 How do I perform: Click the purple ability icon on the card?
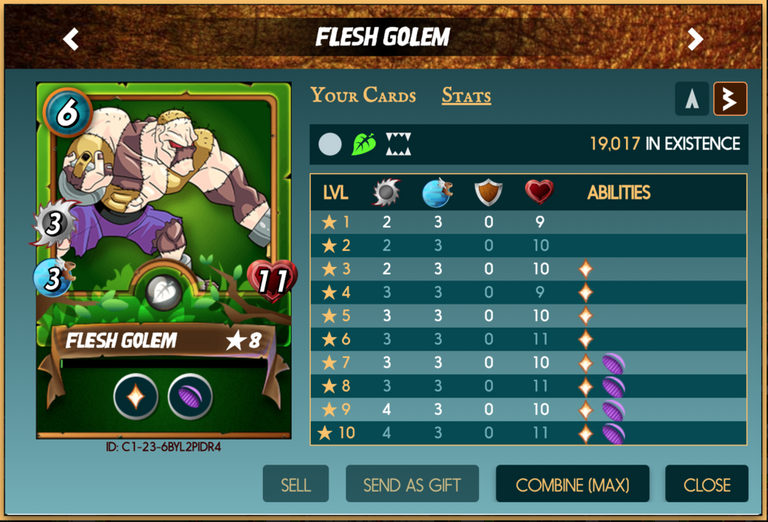coord(189,395)
